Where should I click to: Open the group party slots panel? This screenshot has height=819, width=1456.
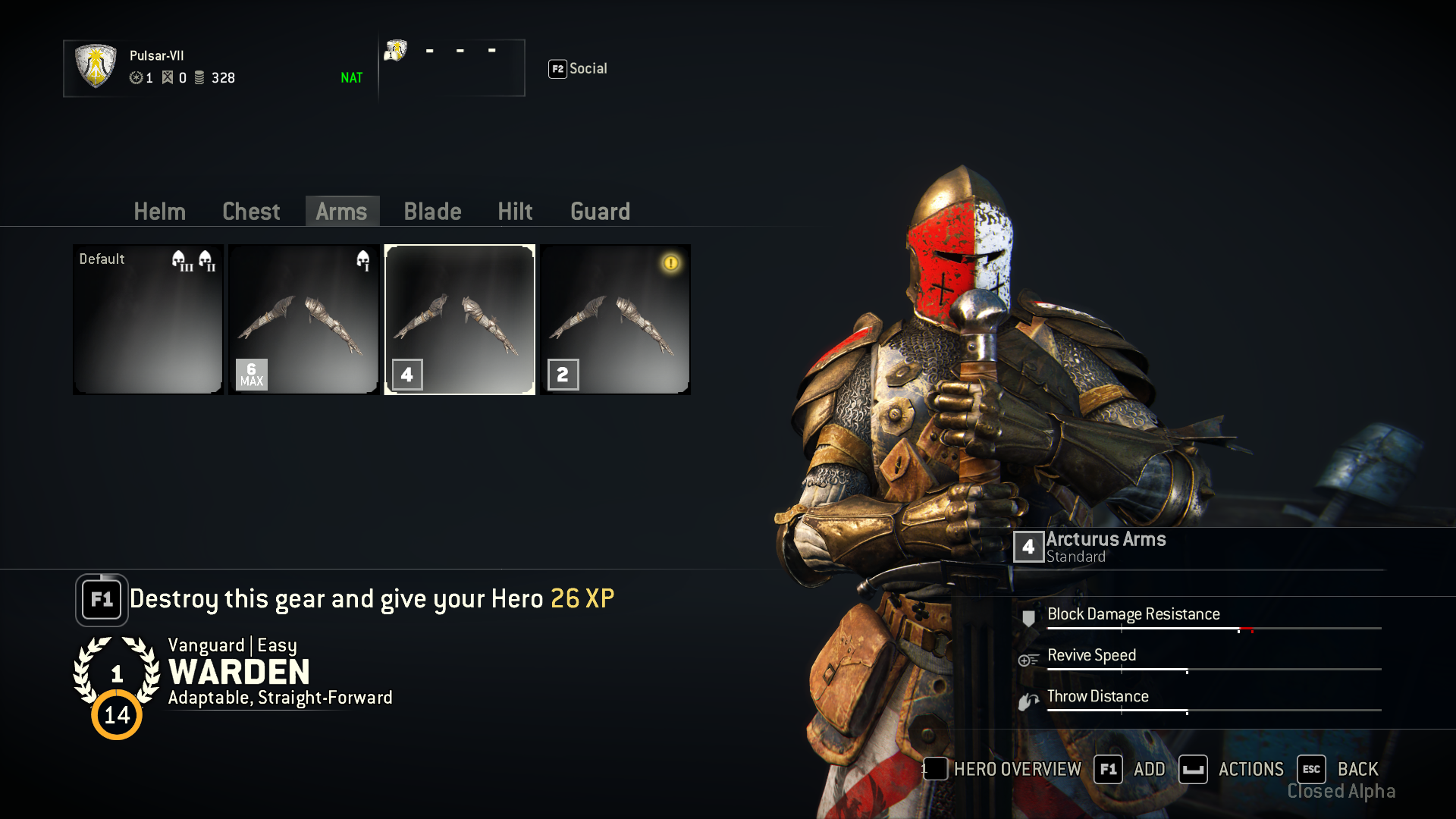point(452,67)
